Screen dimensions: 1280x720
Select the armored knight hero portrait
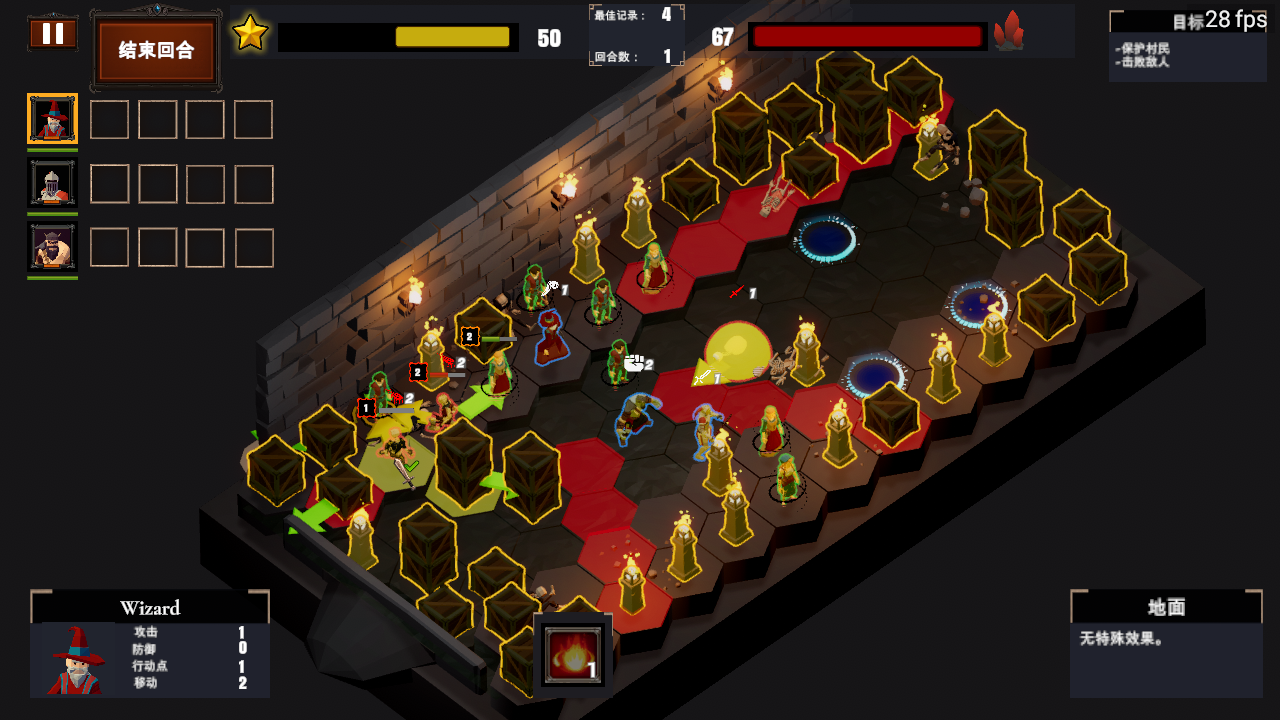[52, 184]
